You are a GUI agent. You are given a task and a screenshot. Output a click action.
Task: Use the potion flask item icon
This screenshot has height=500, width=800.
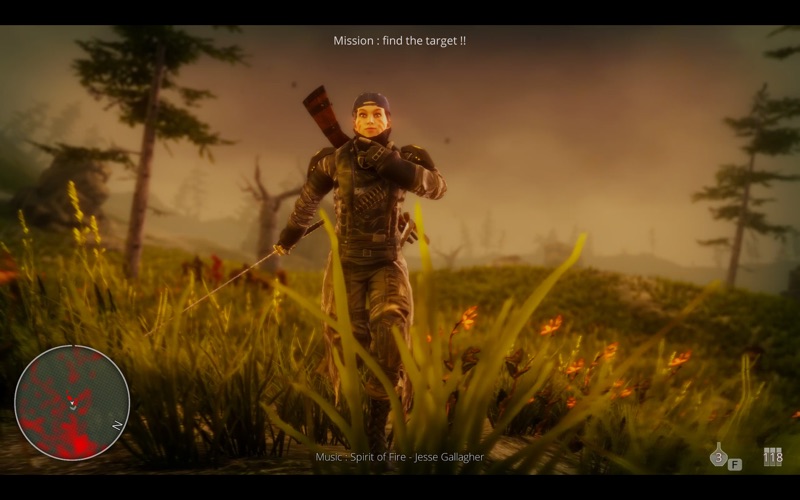[718, 455]
